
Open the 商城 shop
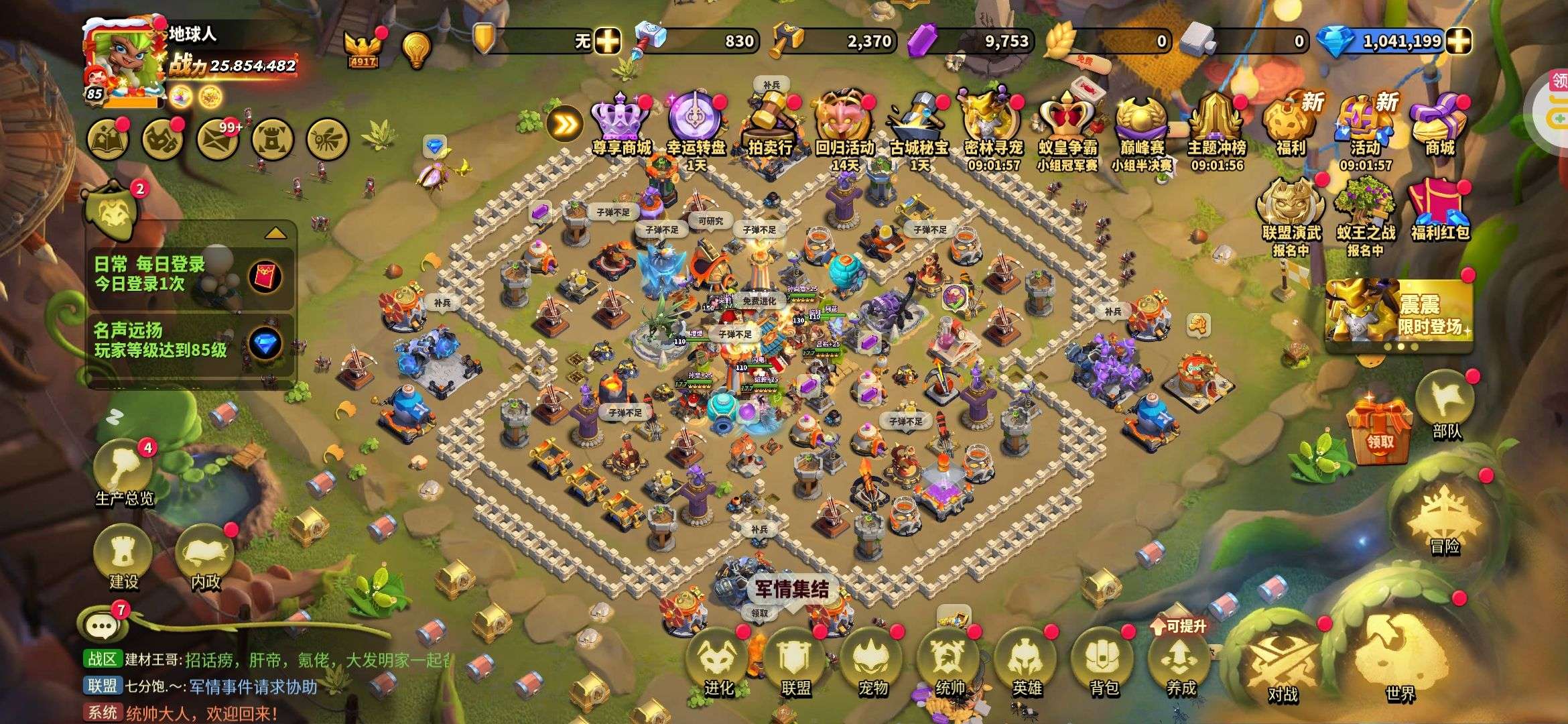(1439, 124)
